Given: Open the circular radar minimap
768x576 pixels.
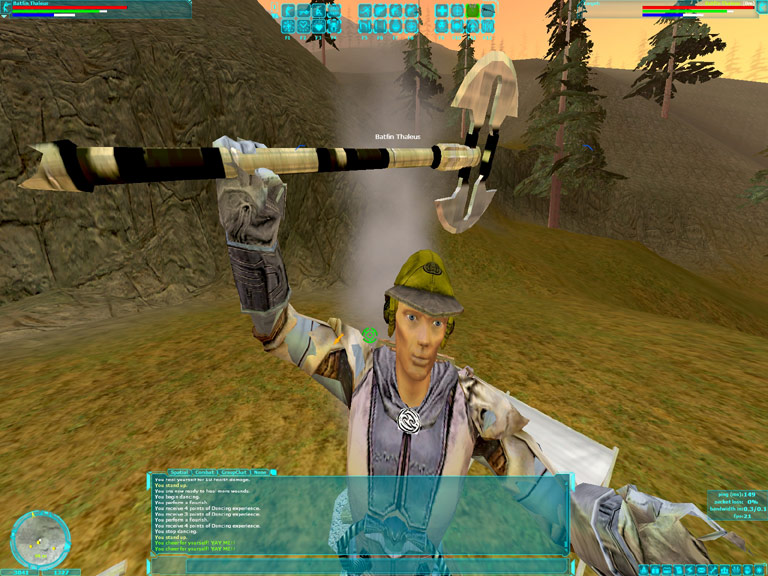Looking at the screenshot, I should point(40,538).
